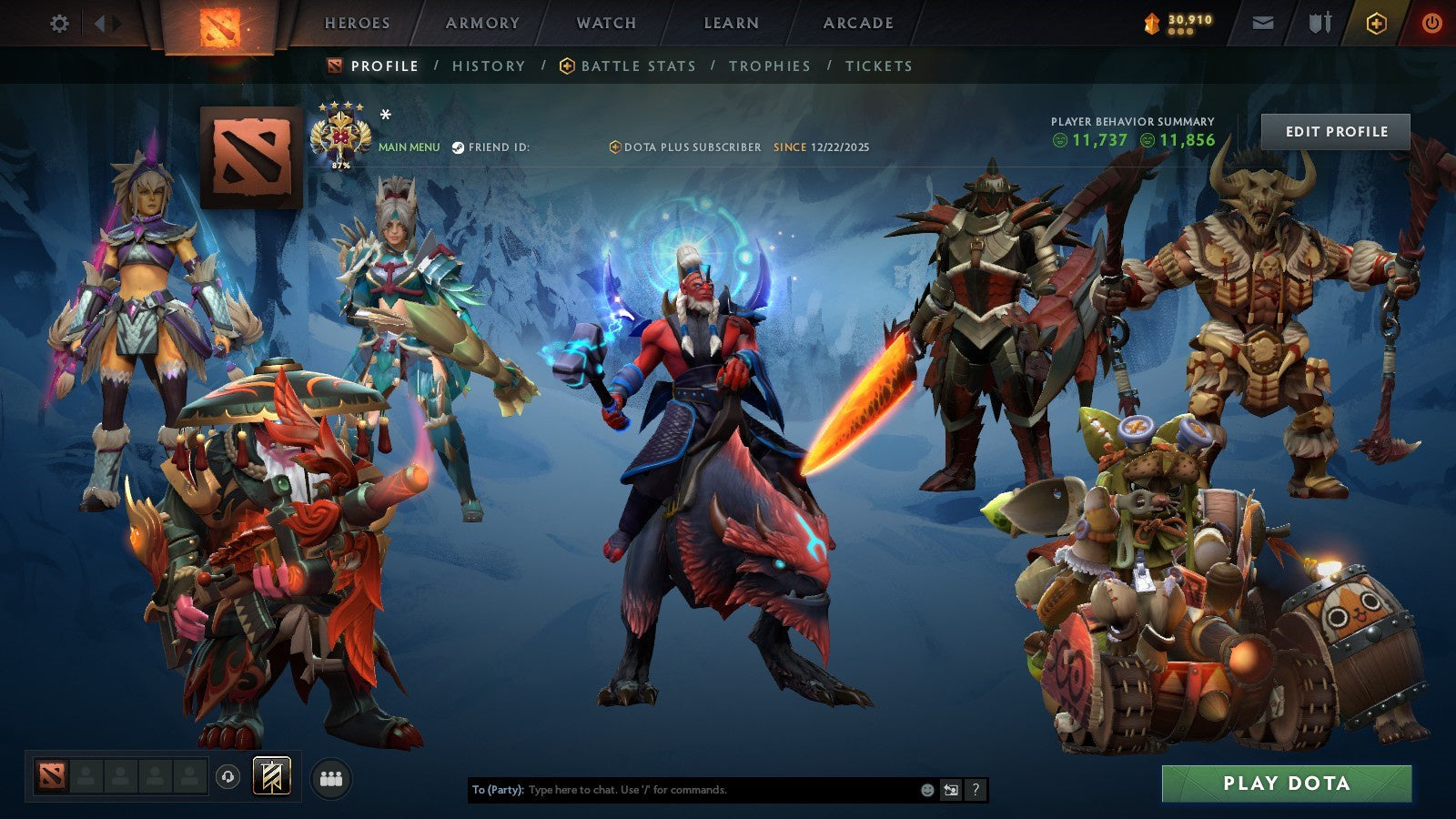
Task: Toggle voice chat with headset icon
Action: coord(227,774)
